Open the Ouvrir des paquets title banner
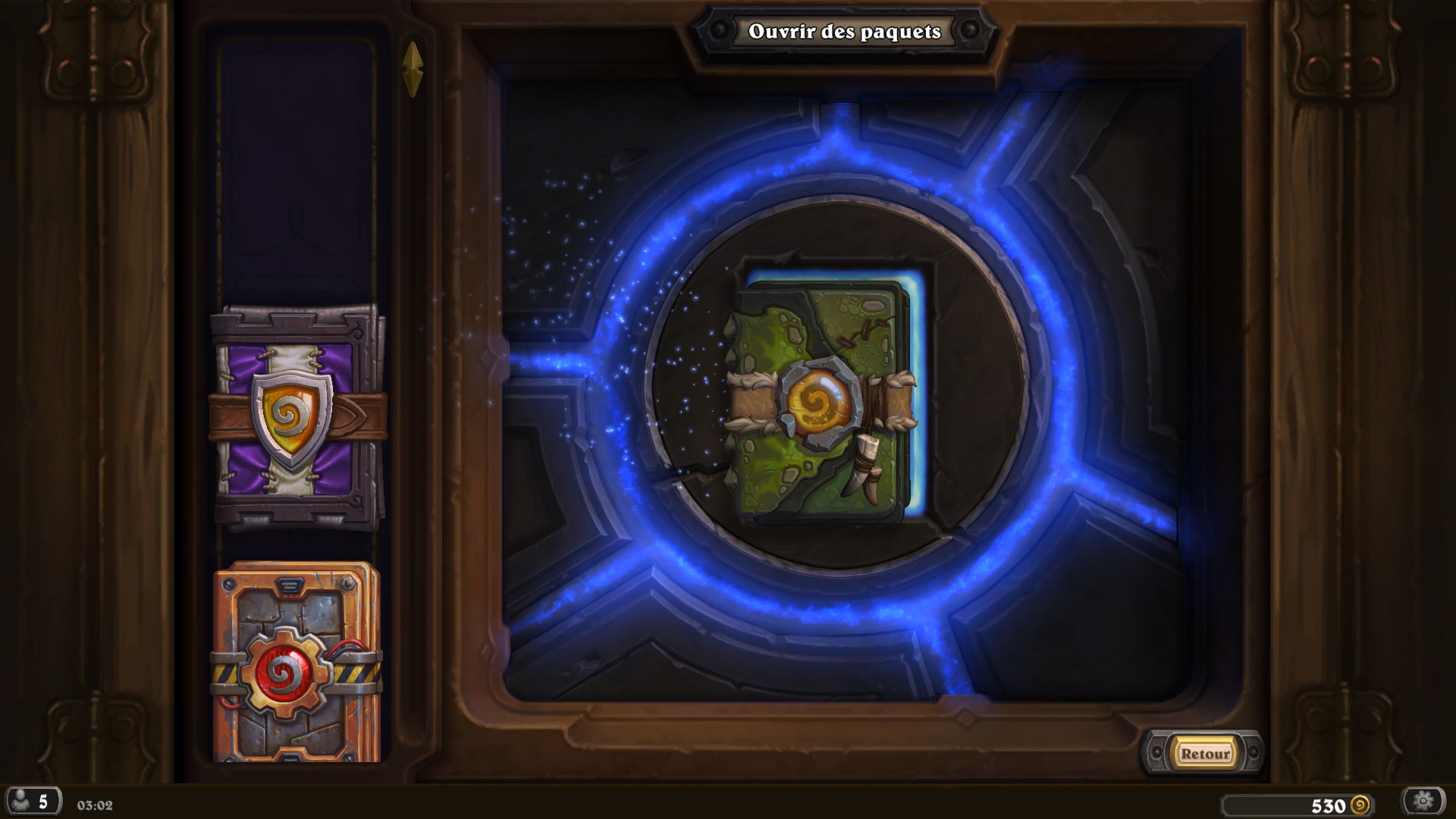The image size is (1456, 819). point(844,33)
